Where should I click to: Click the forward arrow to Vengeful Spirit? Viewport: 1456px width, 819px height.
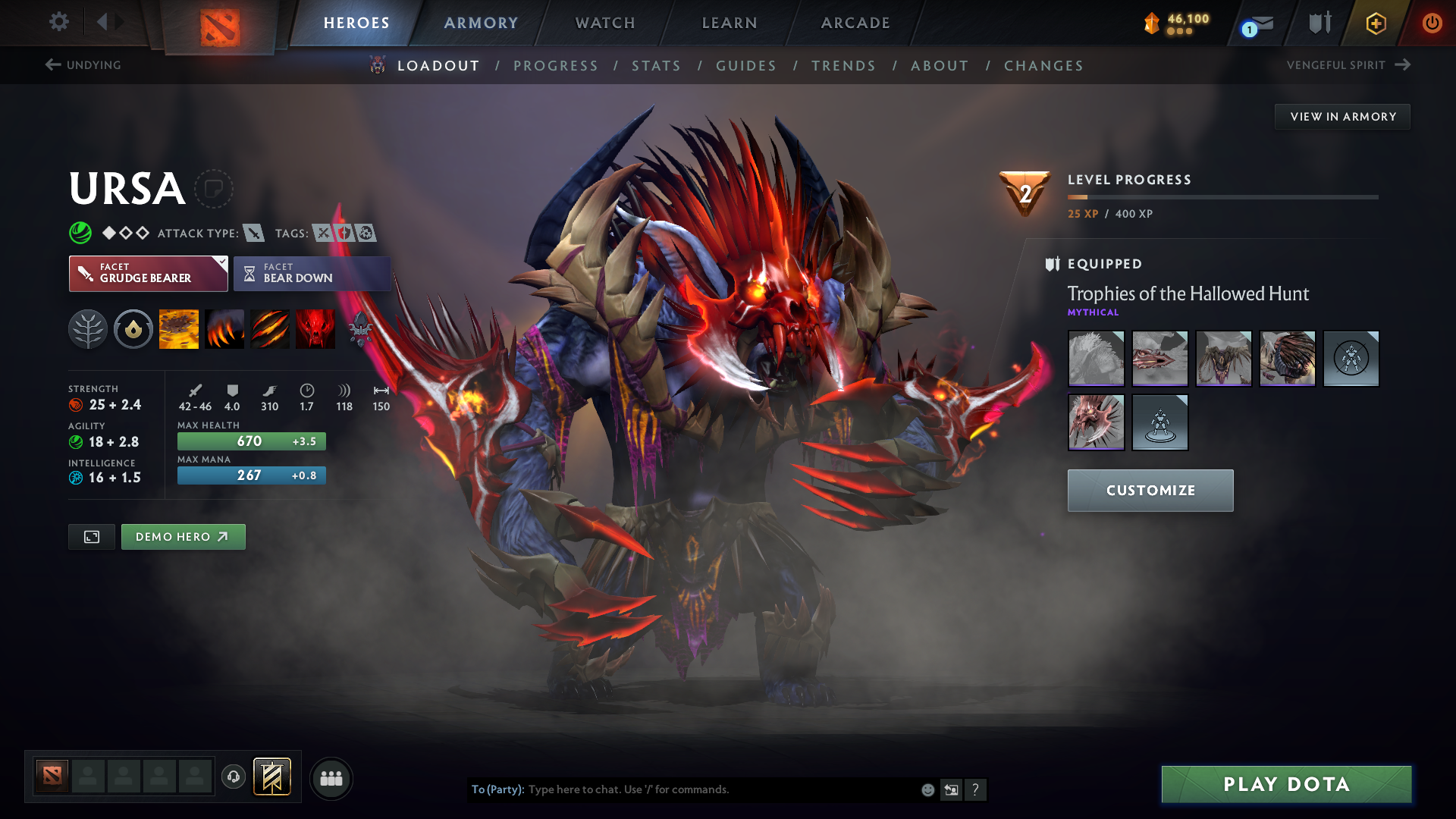coord(1402,64)
